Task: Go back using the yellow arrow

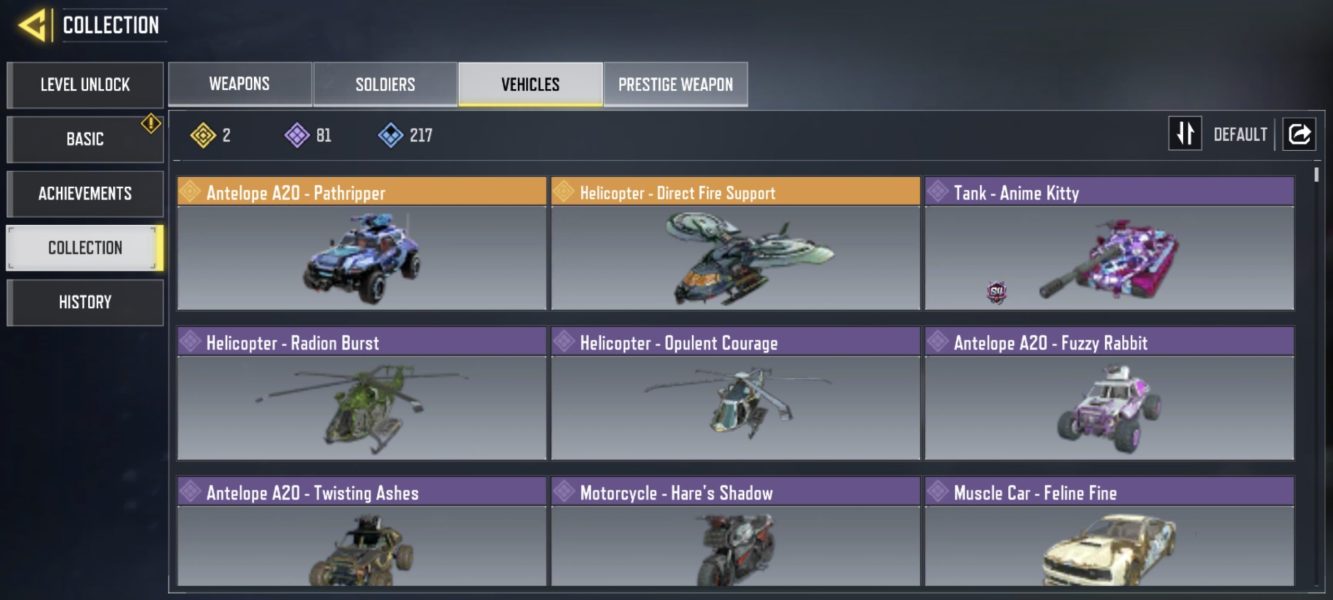Action: point(33,25)
